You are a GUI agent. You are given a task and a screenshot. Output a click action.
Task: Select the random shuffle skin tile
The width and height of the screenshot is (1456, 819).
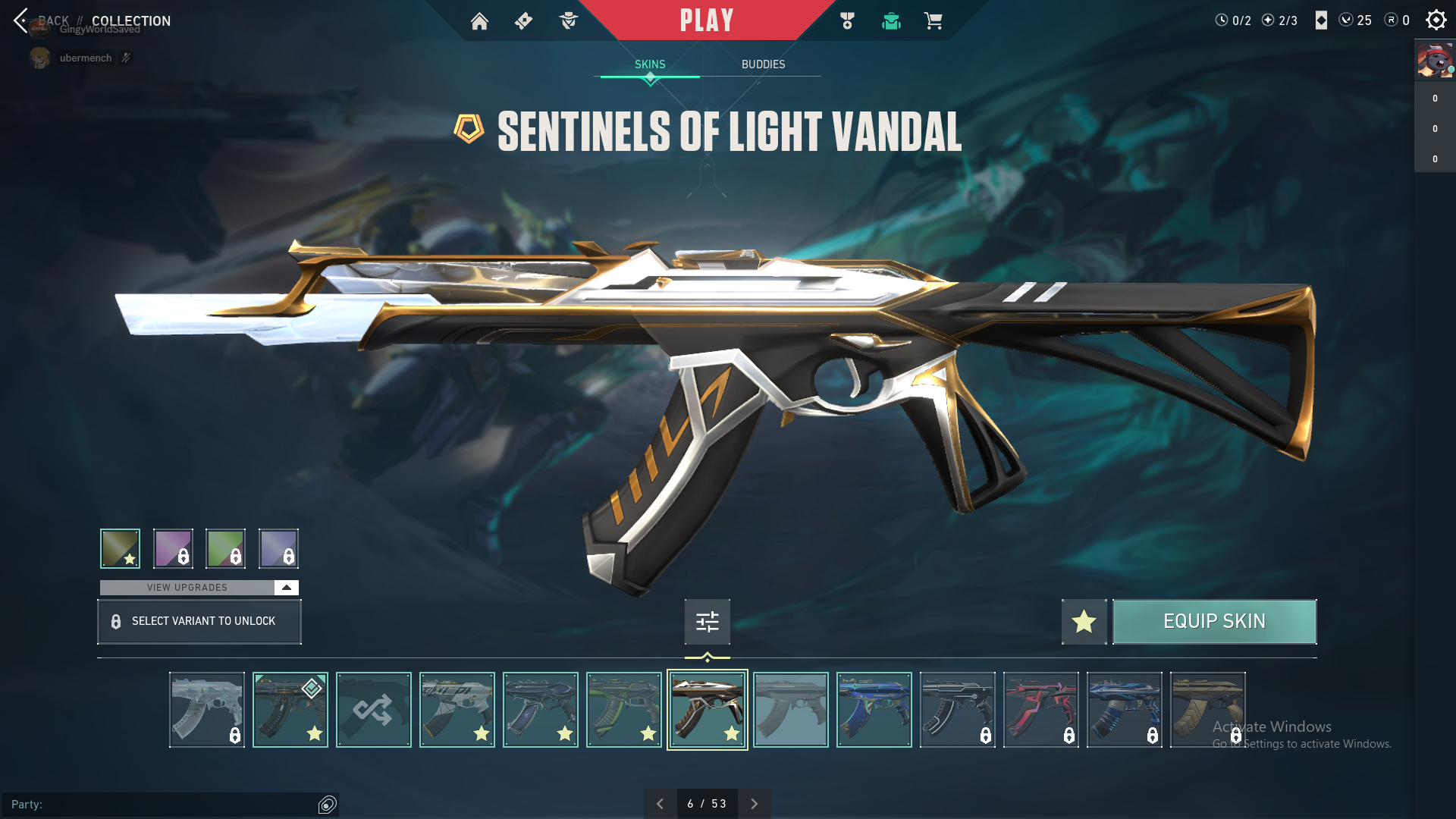click(x=373, y=710)
